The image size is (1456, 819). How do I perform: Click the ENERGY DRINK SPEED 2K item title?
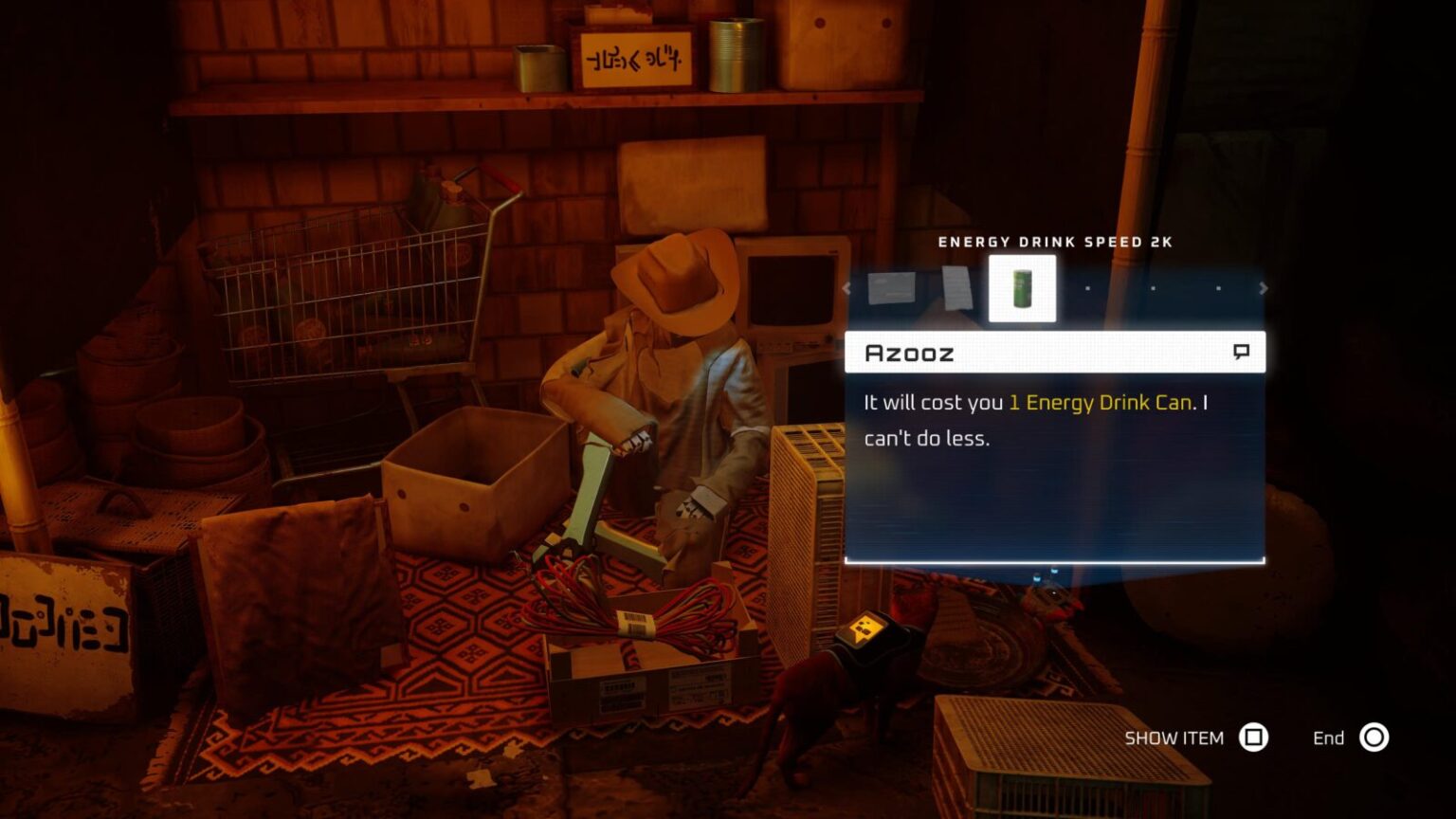[x=1054, y=242]
